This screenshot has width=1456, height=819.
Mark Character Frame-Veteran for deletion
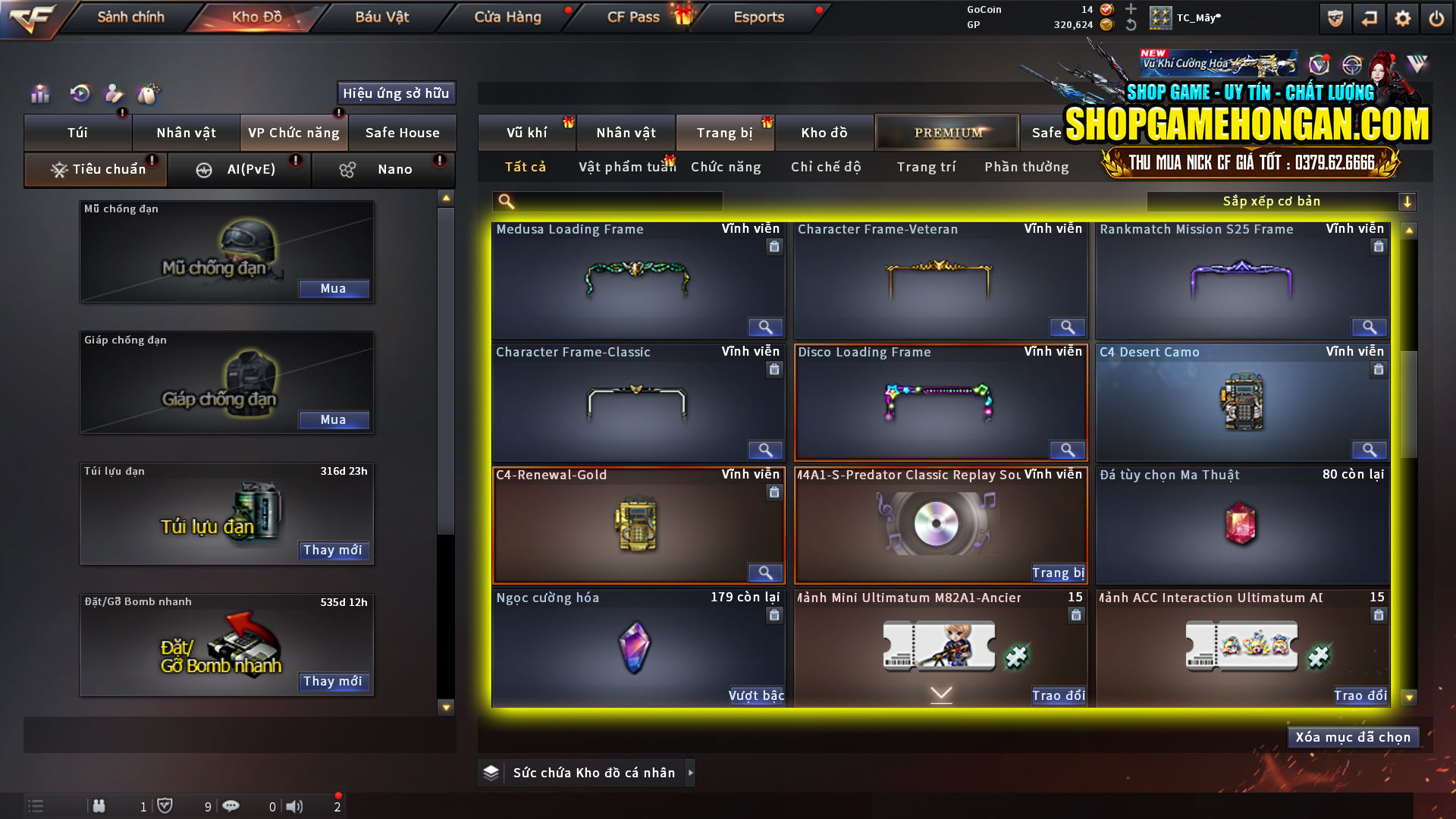coord(1076,246)
